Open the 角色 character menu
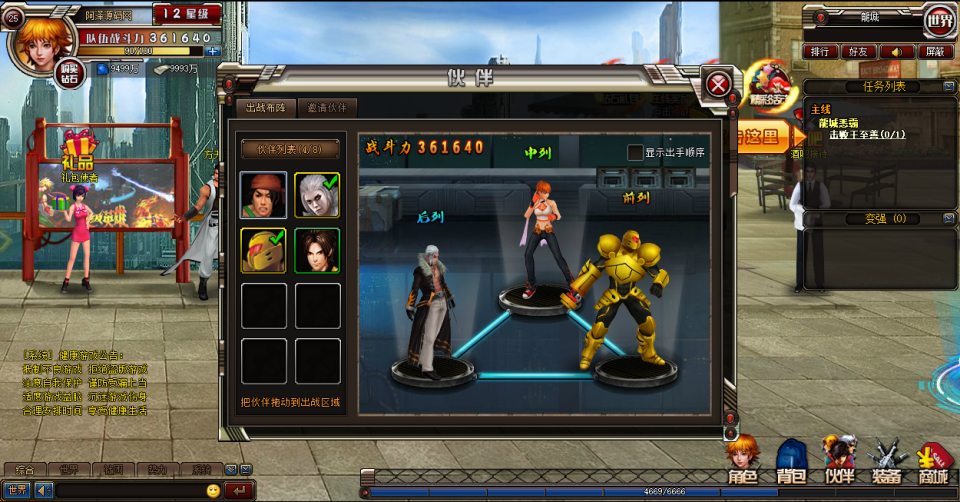Screen dimensions: 960x502 pos(742,462)
